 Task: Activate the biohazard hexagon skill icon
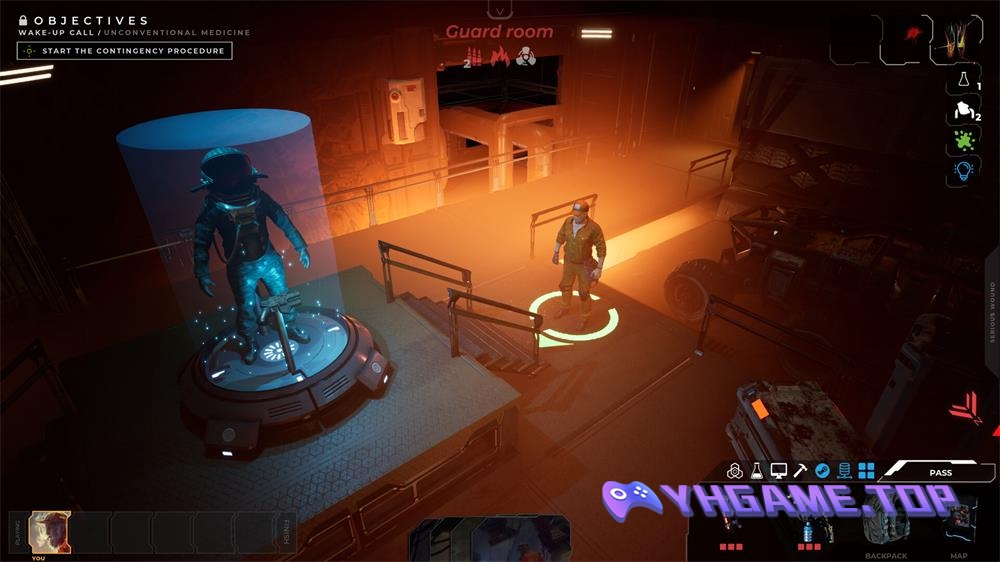tap(735, 470)
